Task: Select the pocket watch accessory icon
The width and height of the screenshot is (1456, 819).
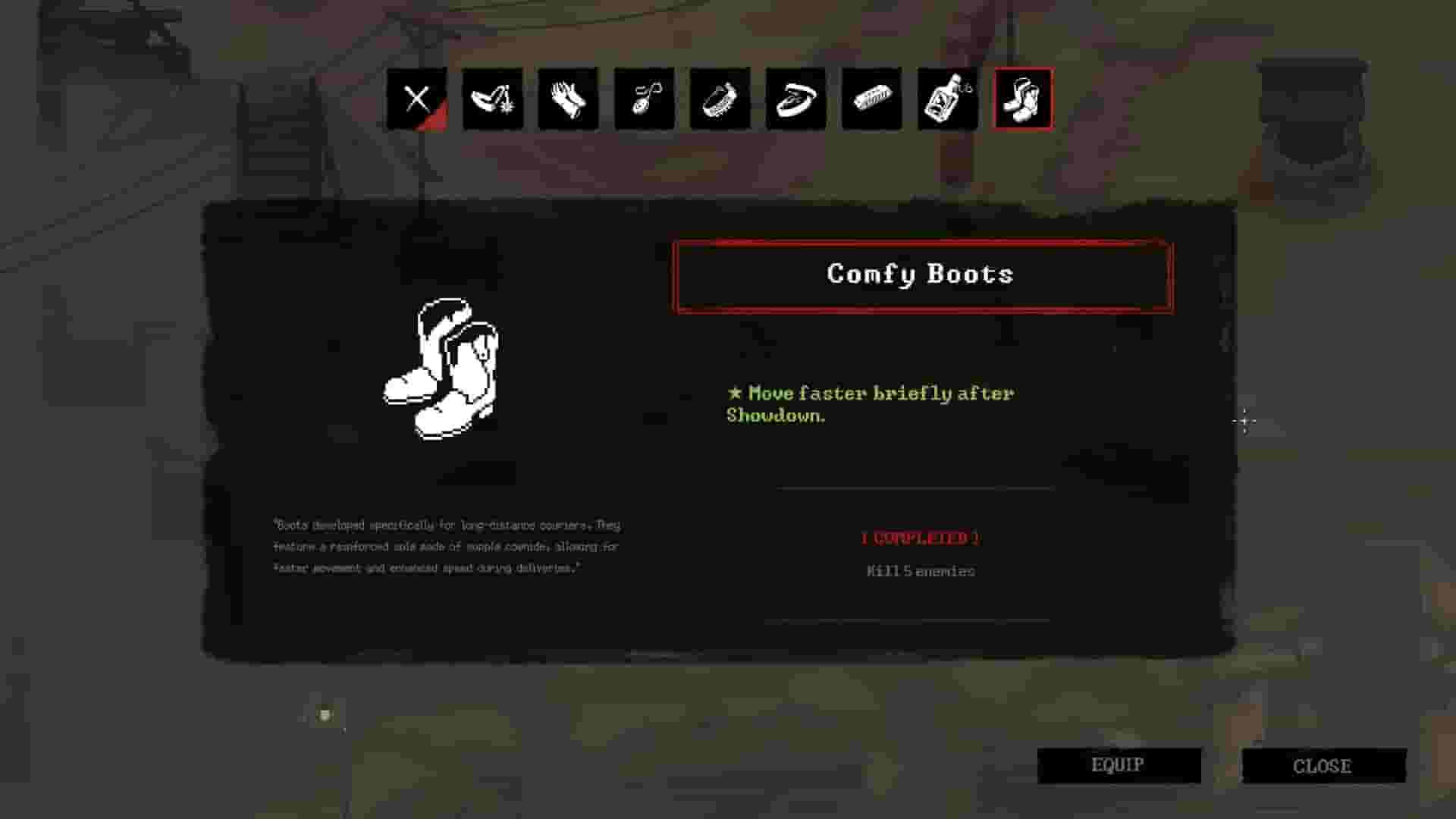Action: tap(643, 99)
